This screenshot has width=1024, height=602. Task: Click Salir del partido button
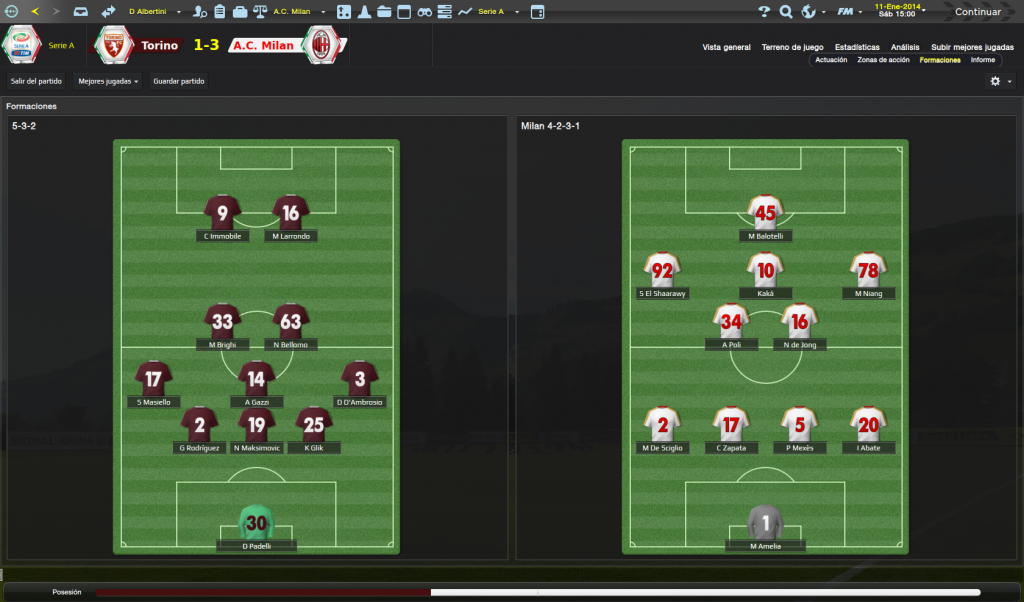[35, 81]
